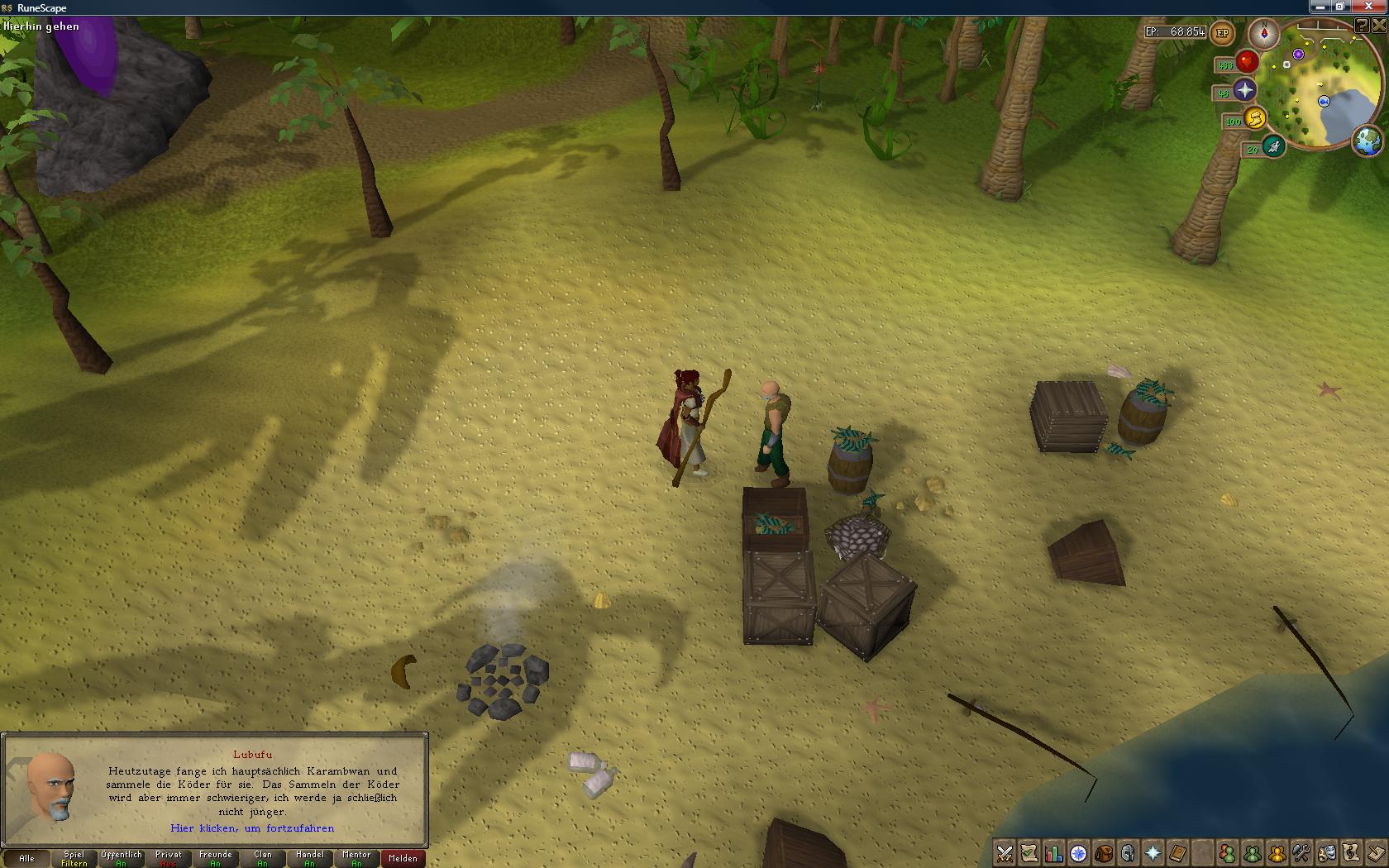Click the teal summoning wolf orb
The image size is (1389, 868).
coord(1273,147)
